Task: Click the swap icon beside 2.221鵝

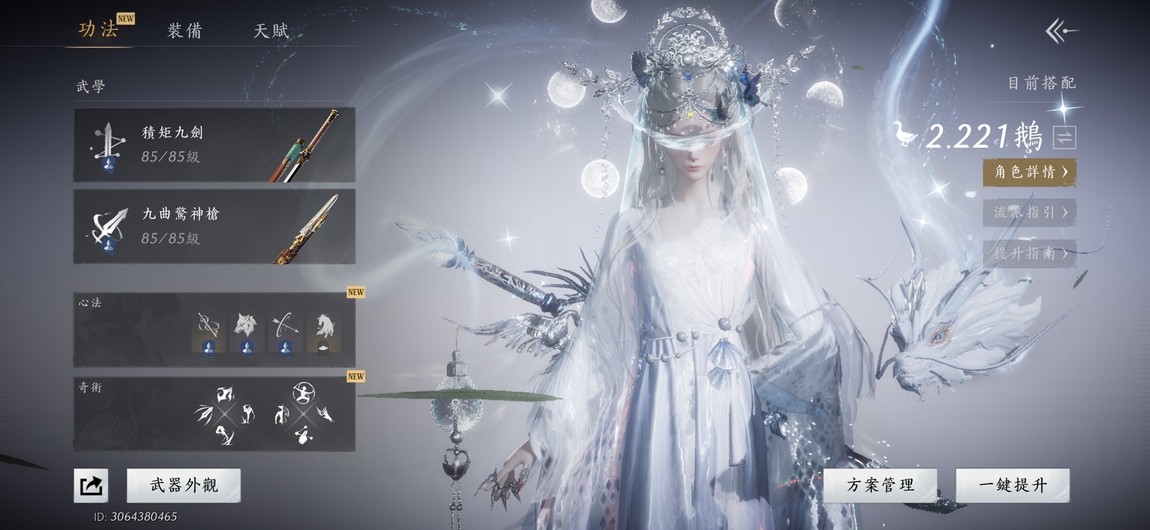Action: click(1064, 138)
